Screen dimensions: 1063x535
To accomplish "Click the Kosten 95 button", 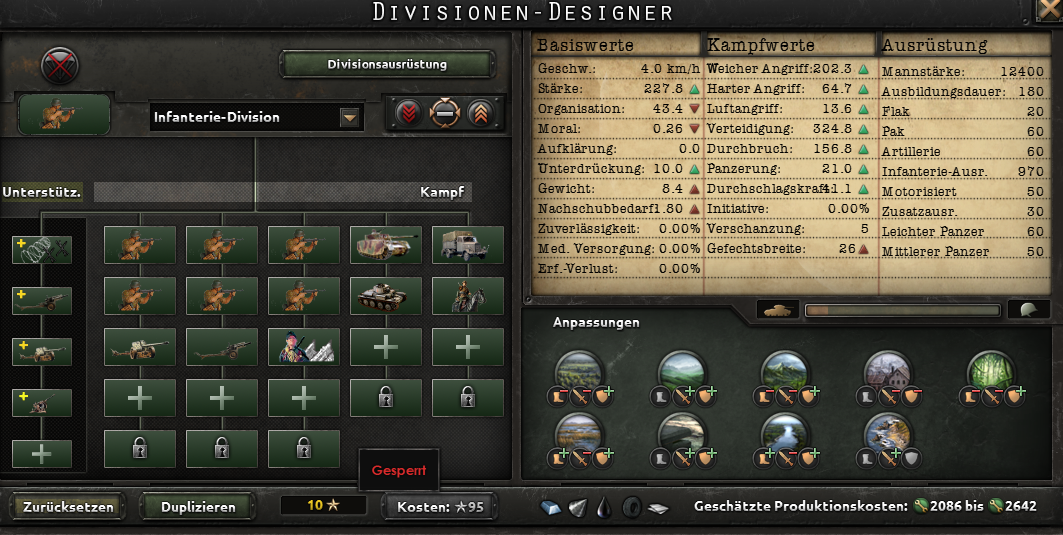I will pyautogui.click(x=439, y=507).
